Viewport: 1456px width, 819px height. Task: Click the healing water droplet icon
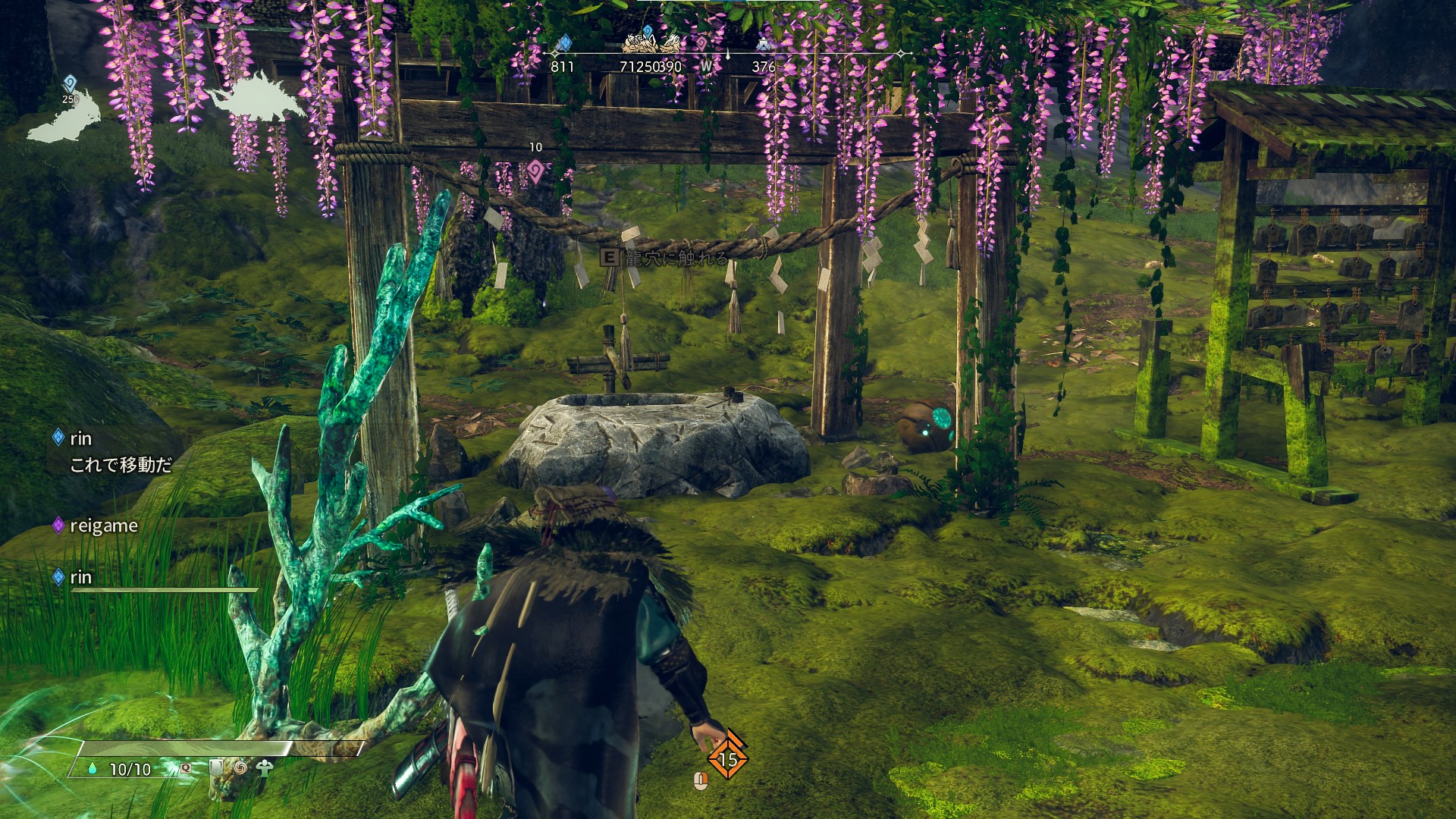click(x=93, y=769)
